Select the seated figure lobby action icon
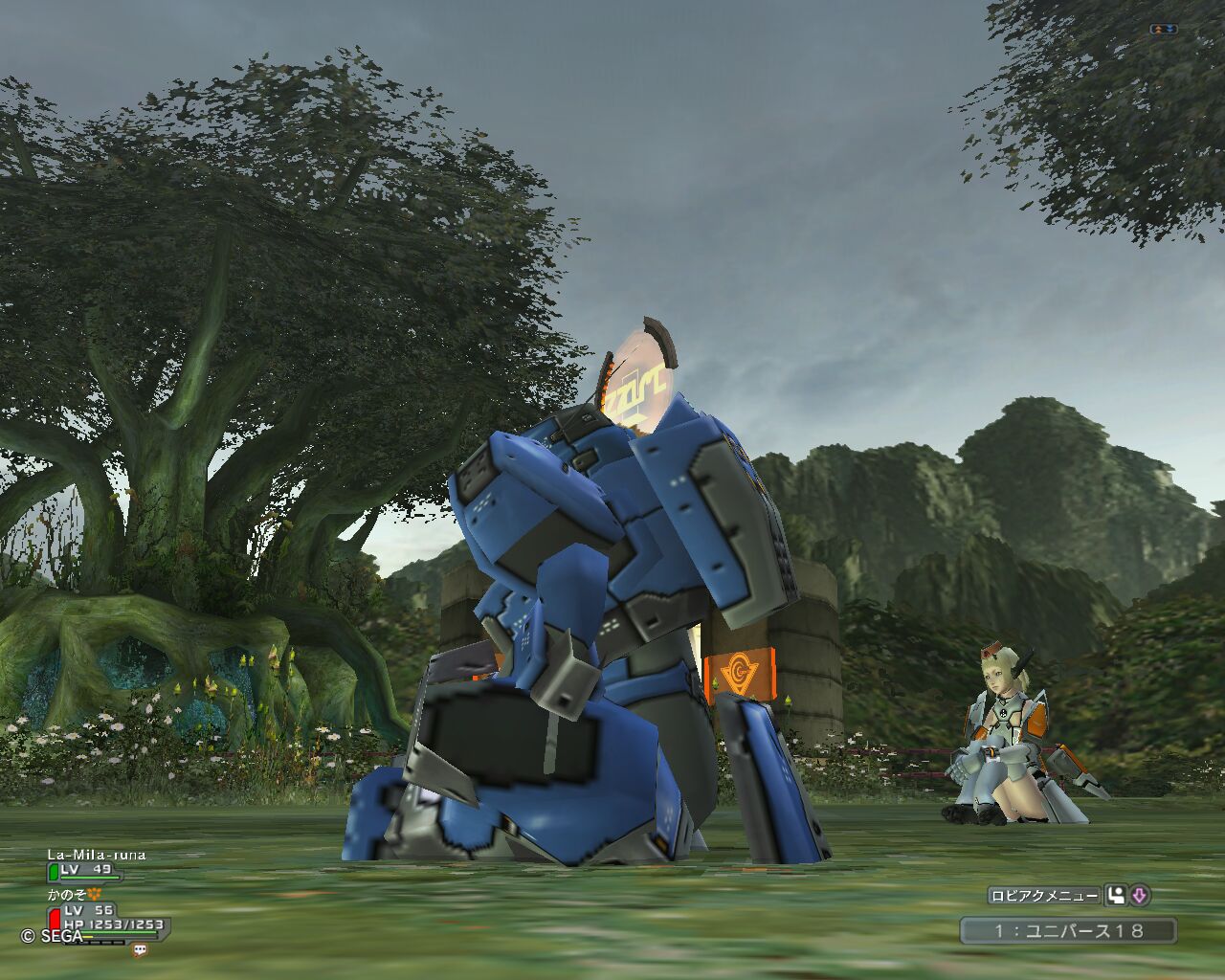Image resolution: width=1225 pixels, height=980 pixels. pos(1115,896)
